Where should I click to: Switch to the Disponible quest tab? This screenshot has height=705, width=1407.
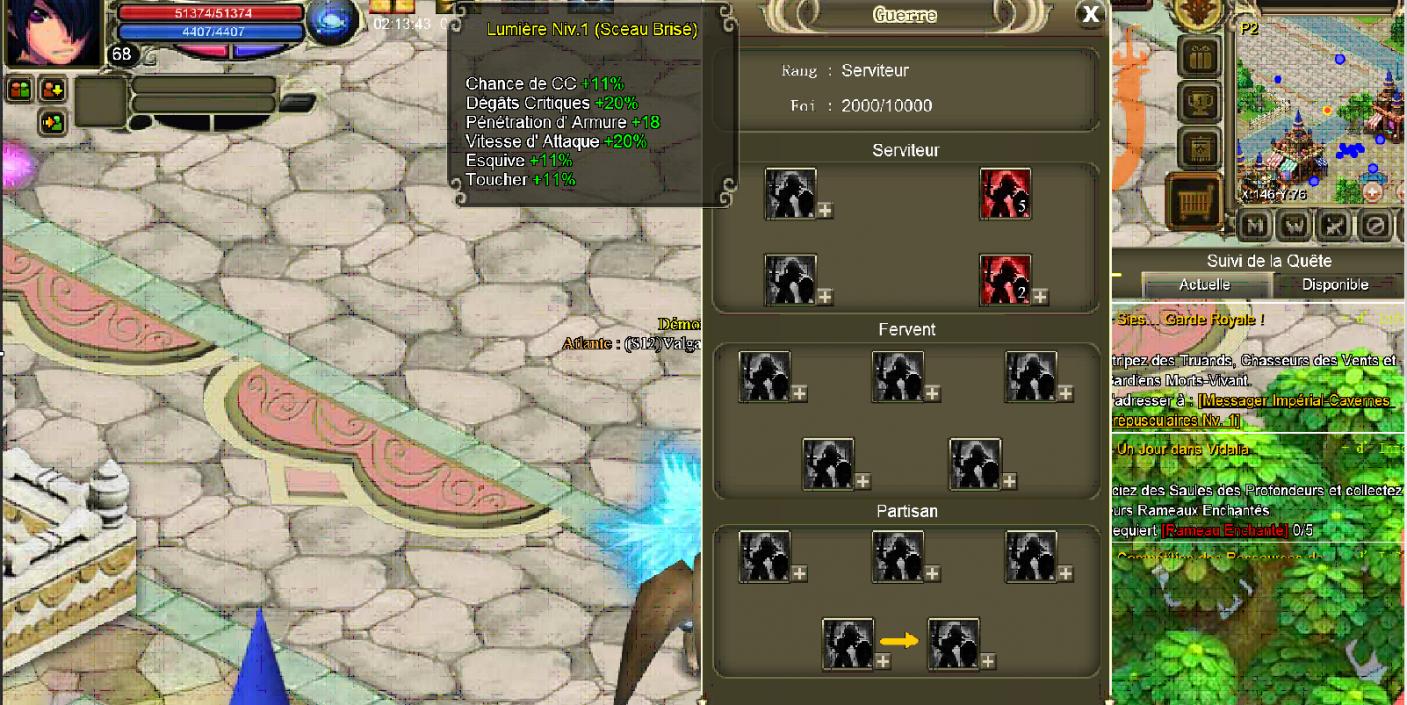(1334, 285)
